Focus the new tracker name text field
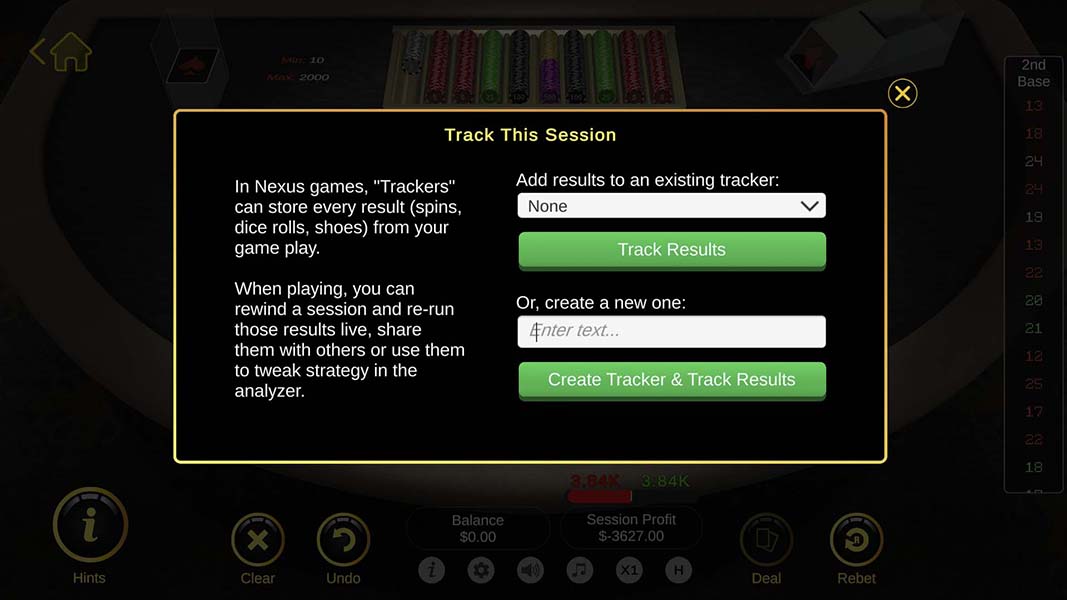1067x600 pixels. point(671,331)
